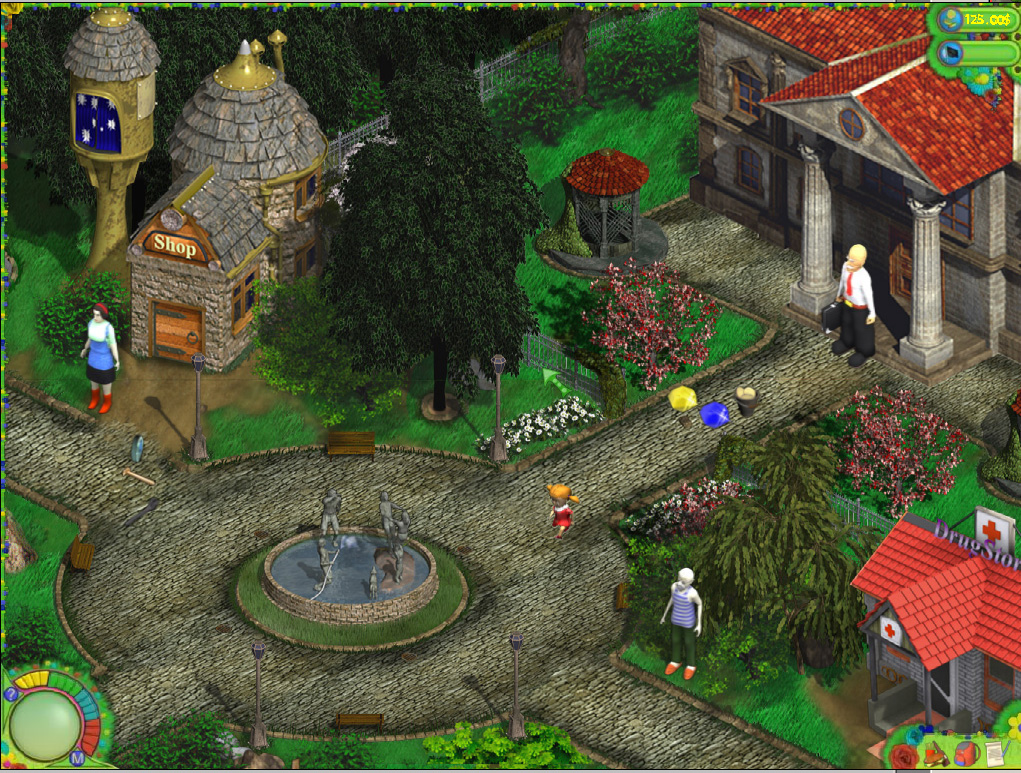Image resolution: width=1021 pixels, height=773 pixels.
Task: Open the map with the M button
Action: coord(77,759)
